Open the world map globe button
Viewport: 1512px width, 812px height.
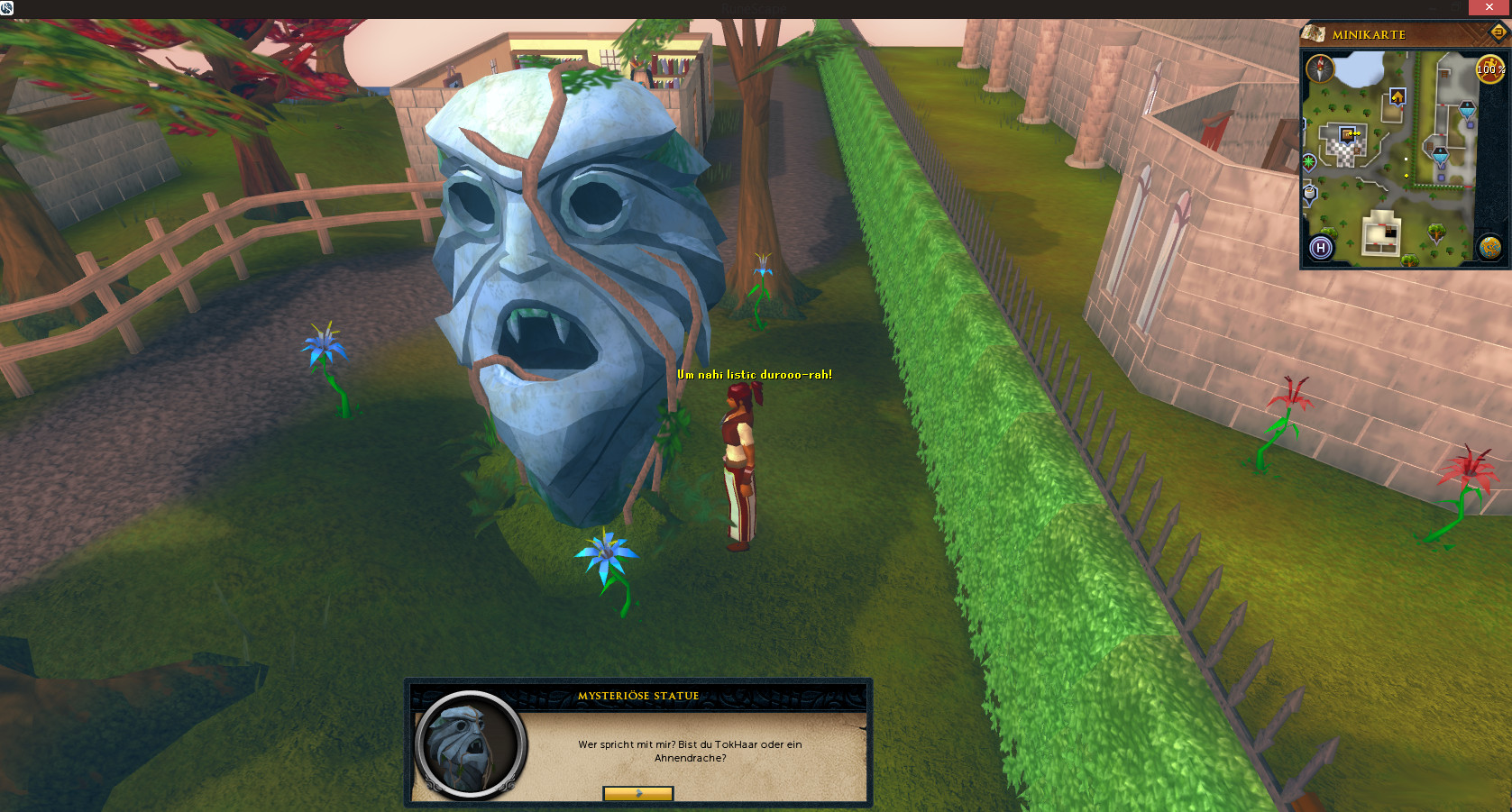pos(1489,247)
